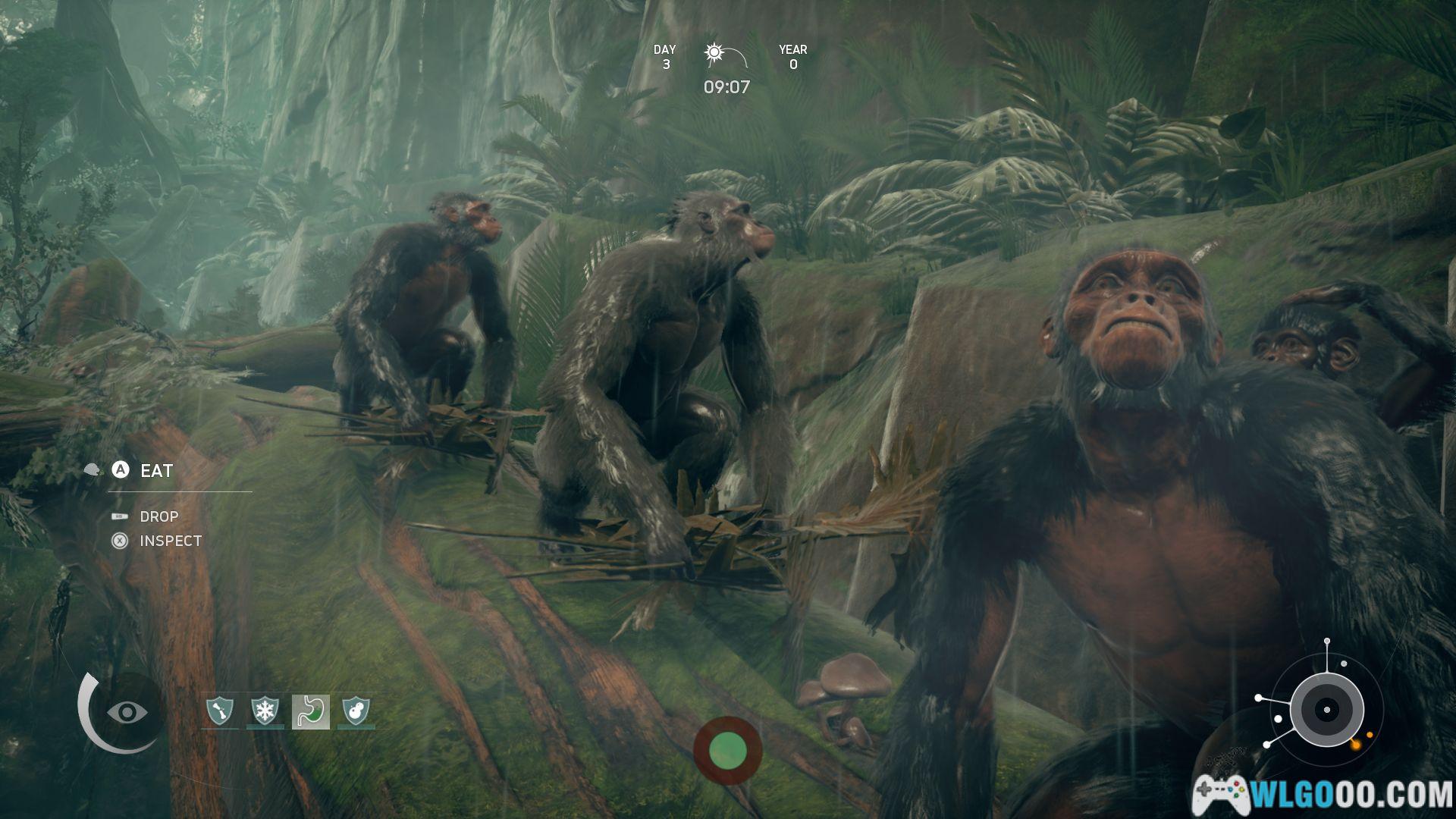Select the EAT action label
This screenshot has width=1456, height=819.
[156, 471]
